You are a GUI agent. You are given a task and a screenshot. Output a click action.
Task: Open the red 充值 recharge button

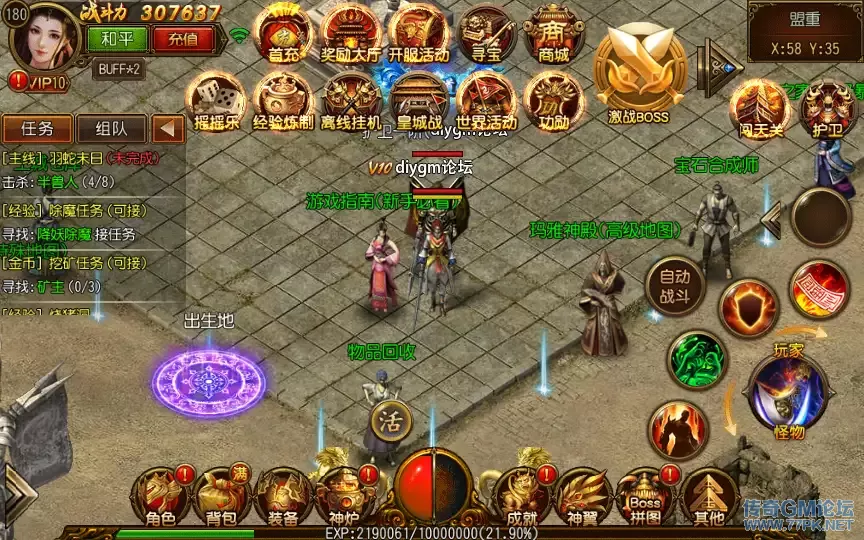click(x=182, y=39)
